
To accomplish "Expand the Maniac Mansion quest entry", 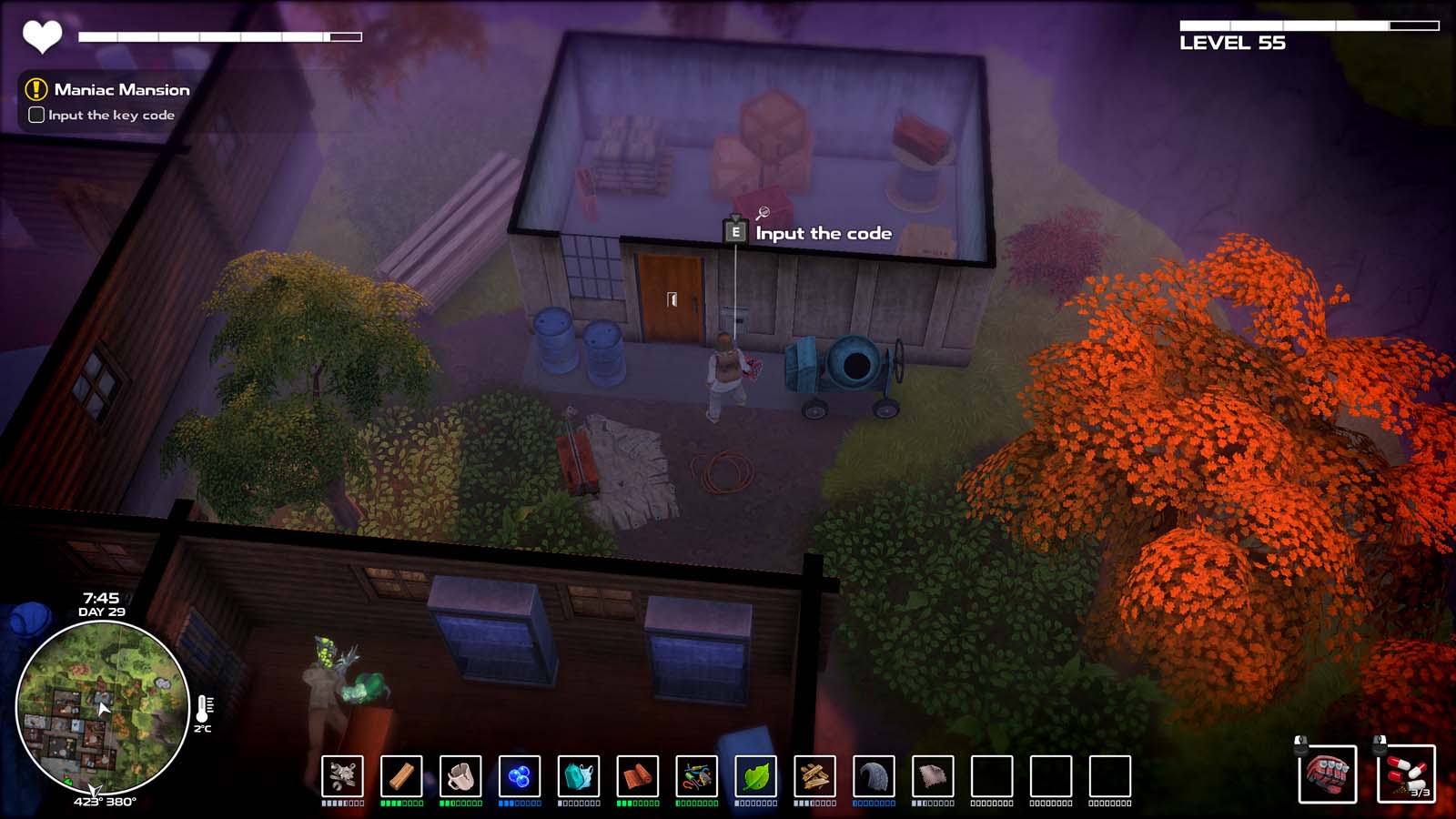I will click(121, 90).
